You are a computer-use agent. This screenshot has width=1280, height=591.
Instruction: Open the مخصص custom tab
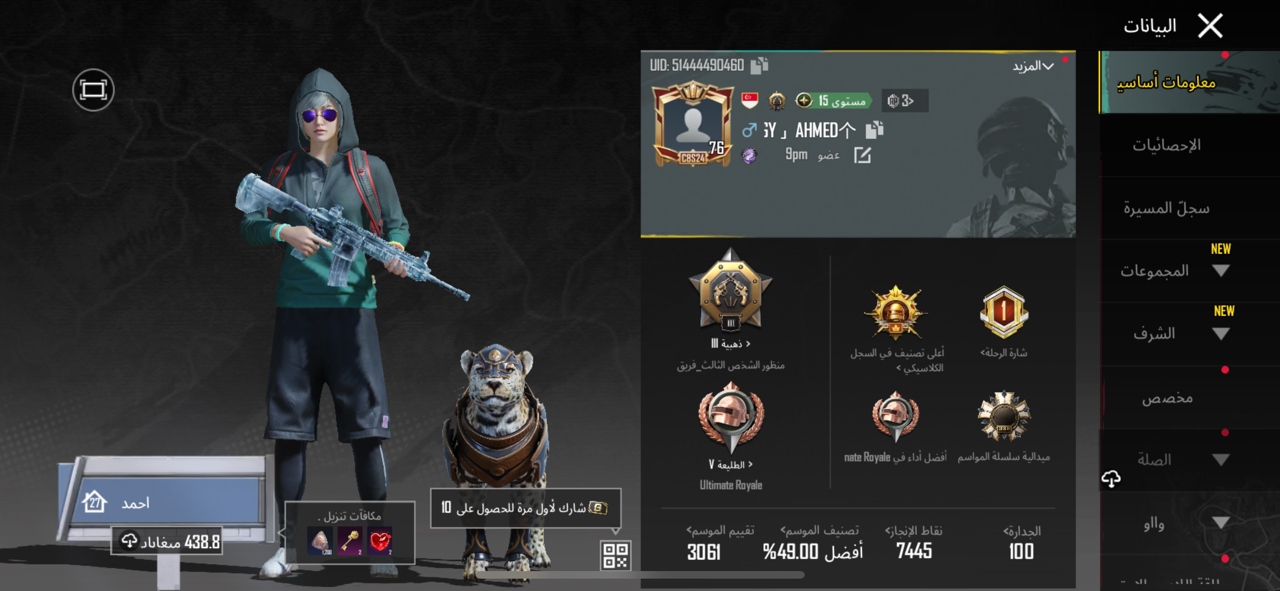coord(1167,398)
